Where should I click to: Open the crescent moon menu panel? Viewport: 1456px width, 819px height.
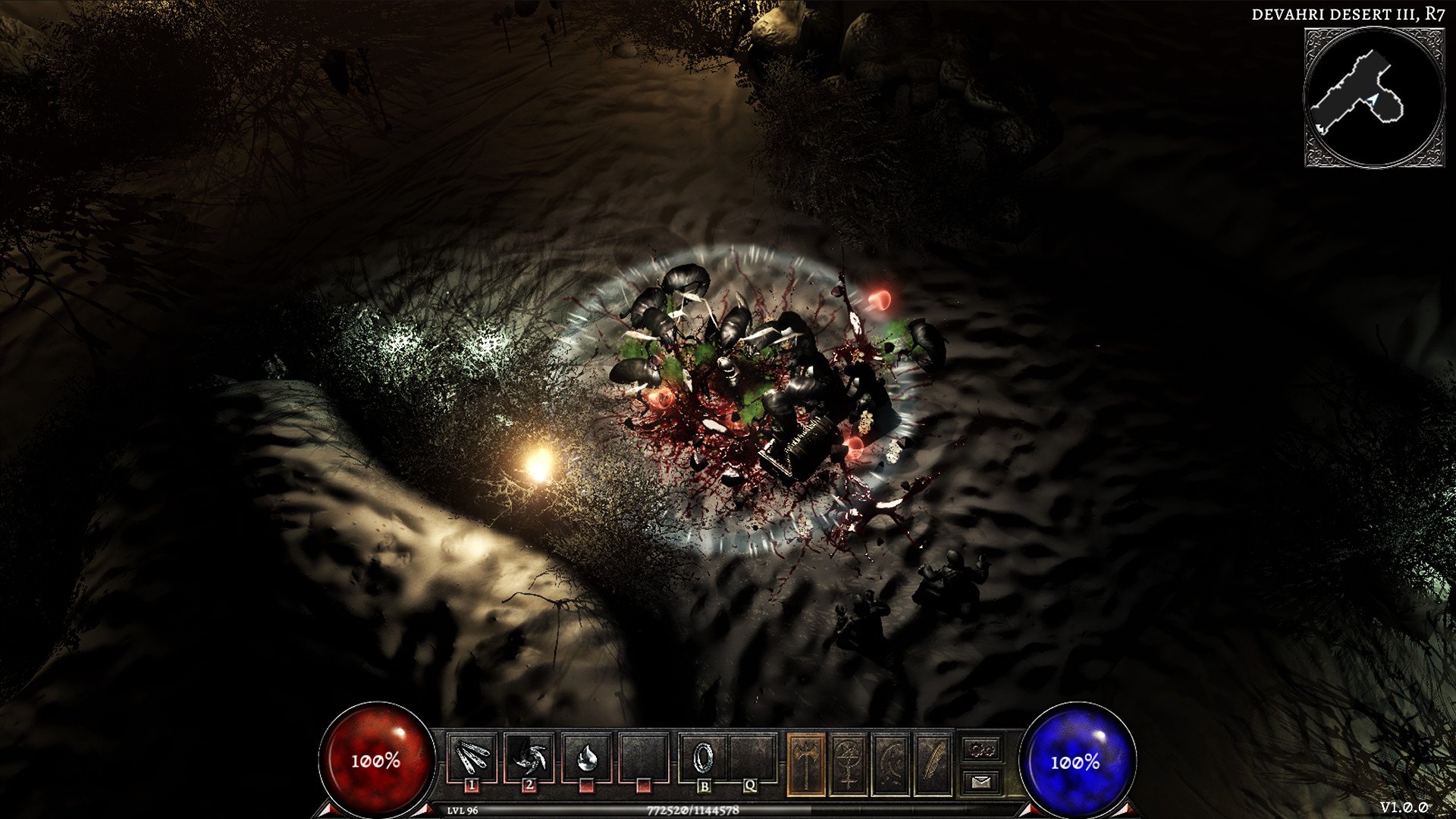(x=891, y=764)
